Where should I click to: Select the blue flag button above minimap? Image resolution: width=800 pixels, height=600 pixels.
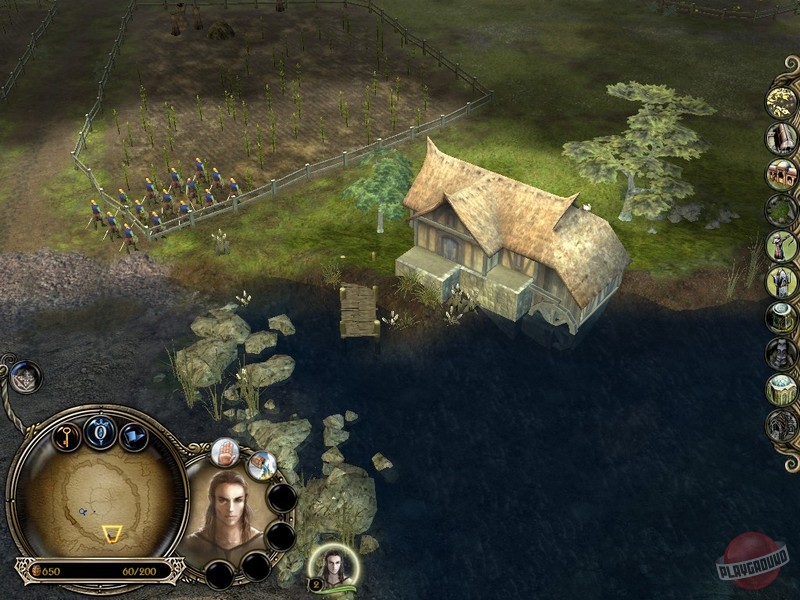click(134, 437)
